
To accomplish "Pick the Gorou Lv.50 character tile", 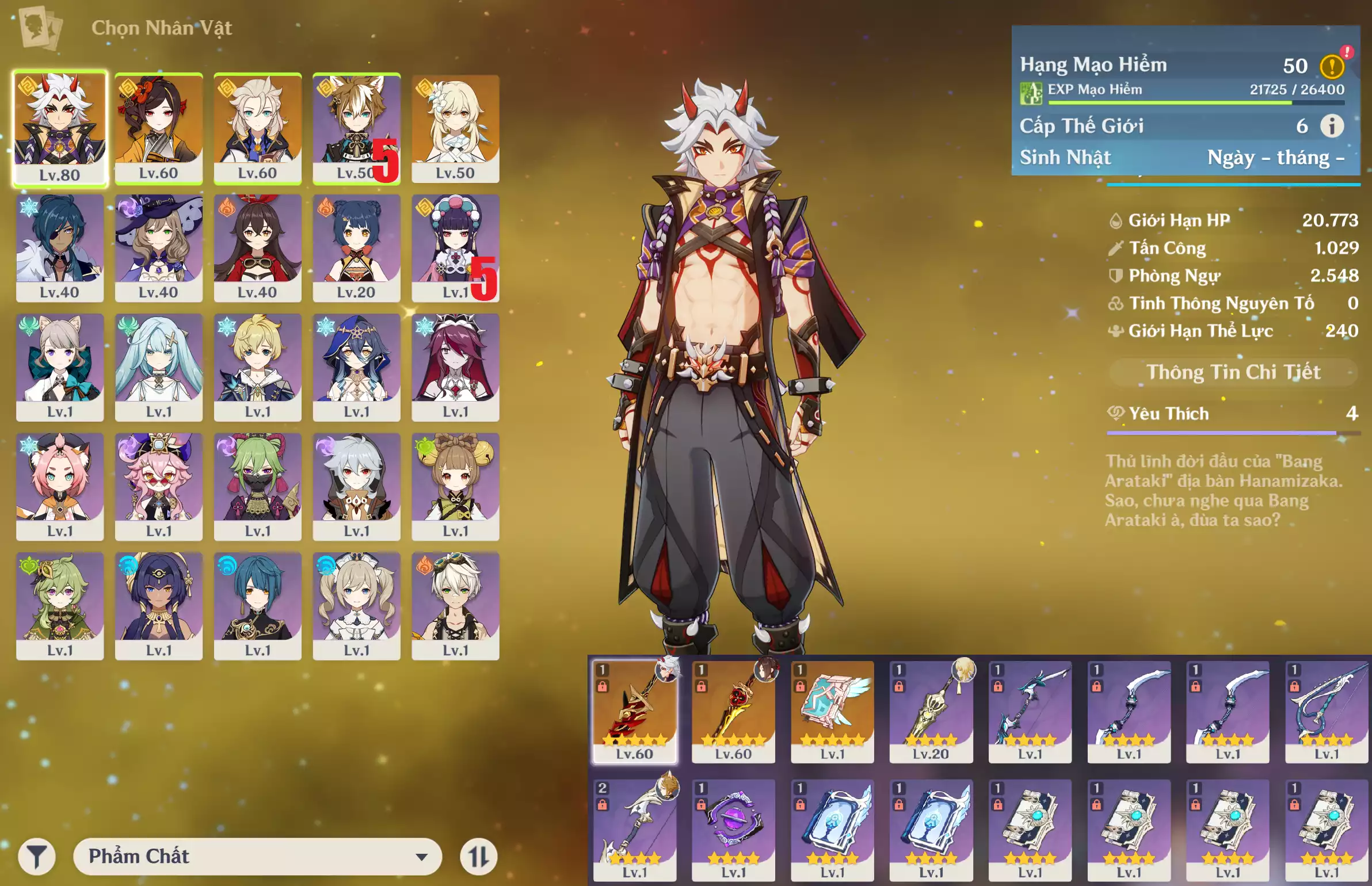I will (x=356, y=128).
